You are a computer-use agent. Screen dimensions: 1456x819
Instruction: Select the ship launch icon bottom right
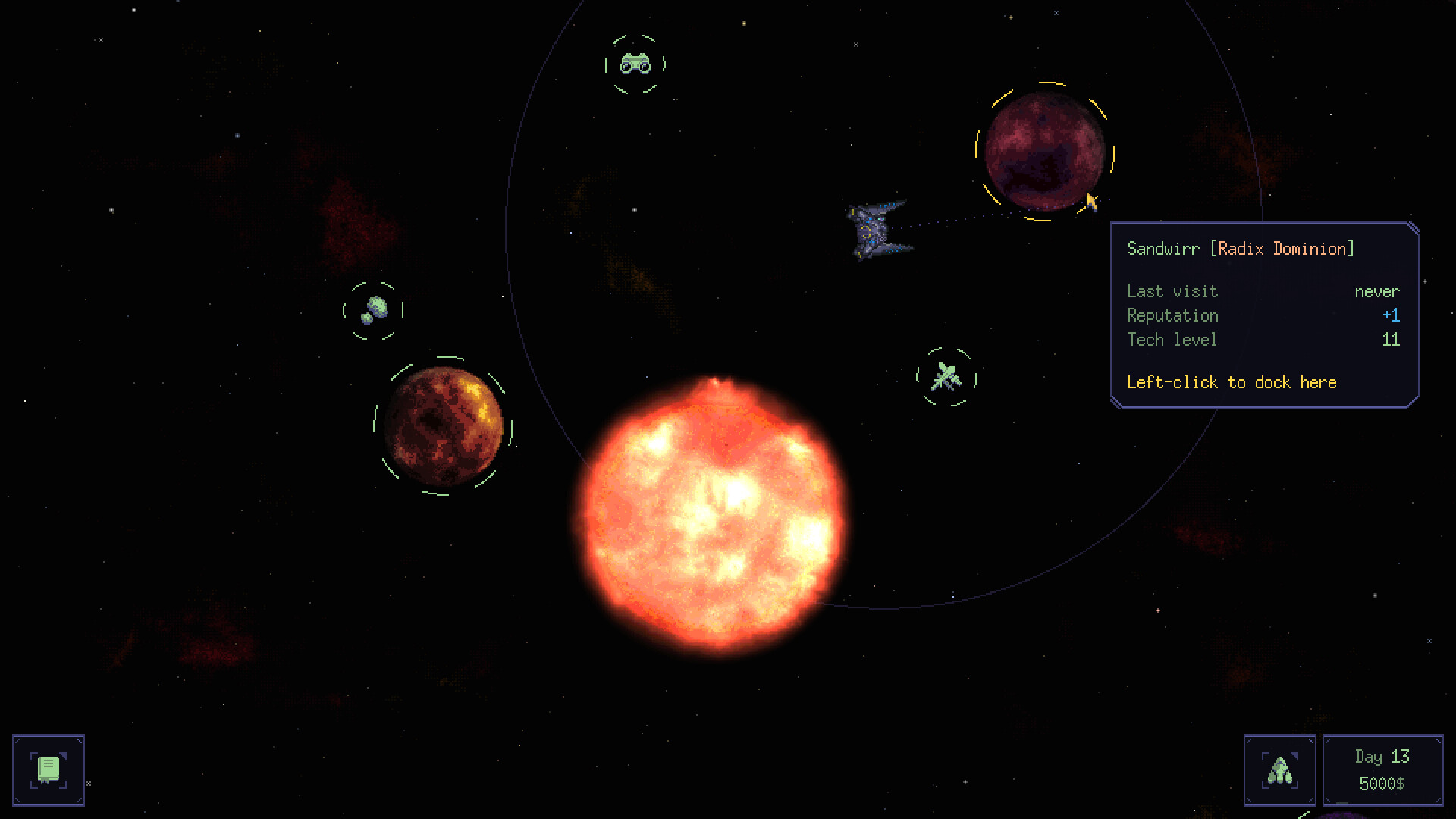pos(1282,770)
